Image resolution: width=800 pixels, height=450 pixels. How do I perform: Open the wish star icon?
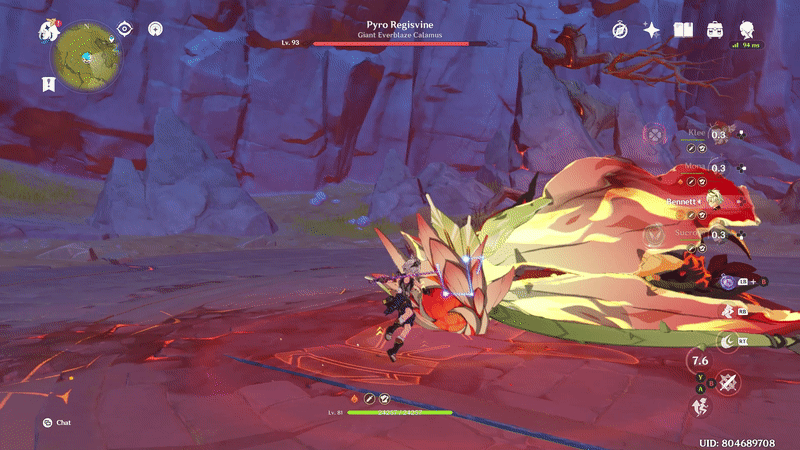(651, 30)
